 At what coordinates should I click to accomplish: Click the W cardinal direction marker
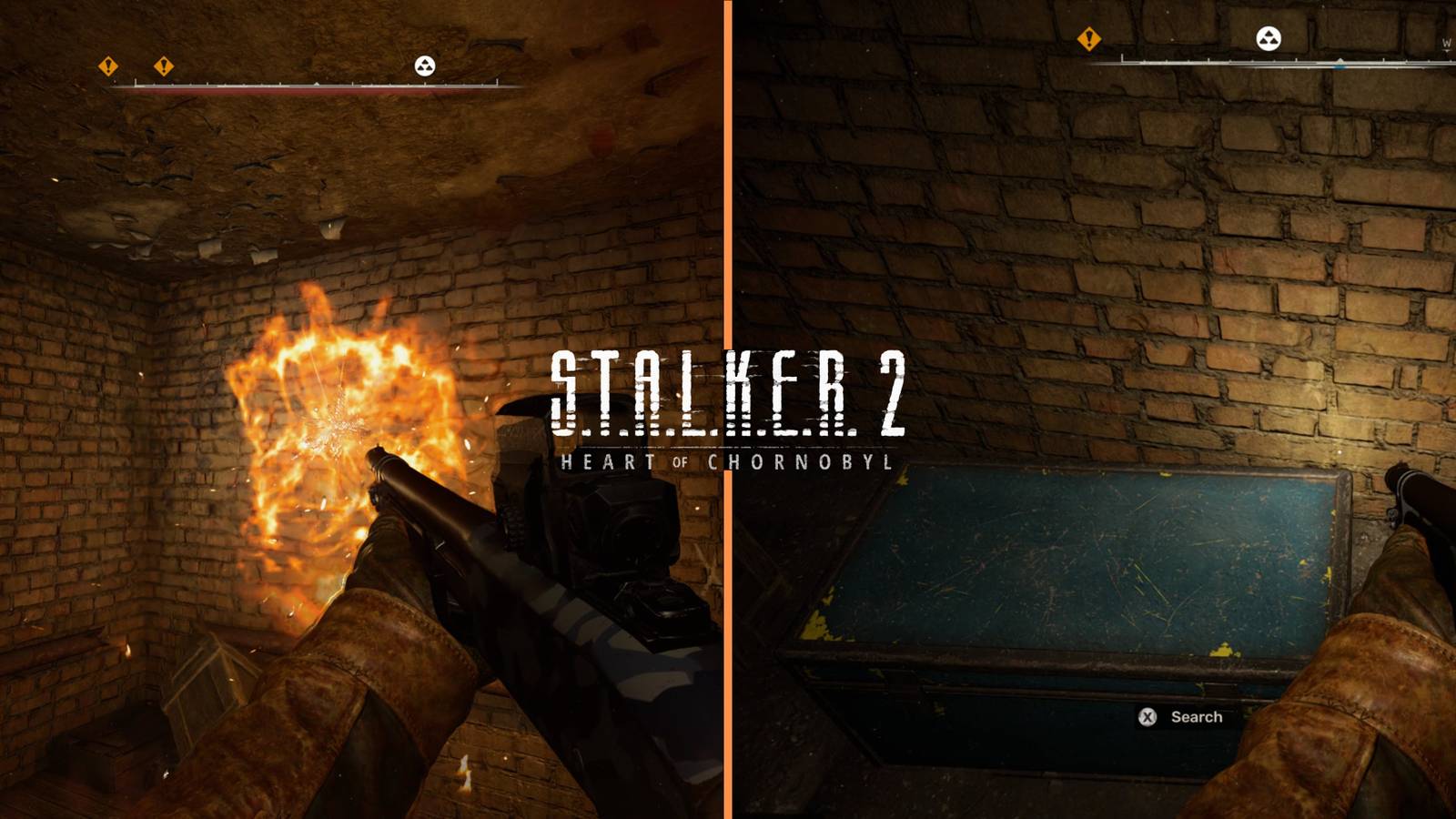pyautogui.click(x=1446, y=41)
